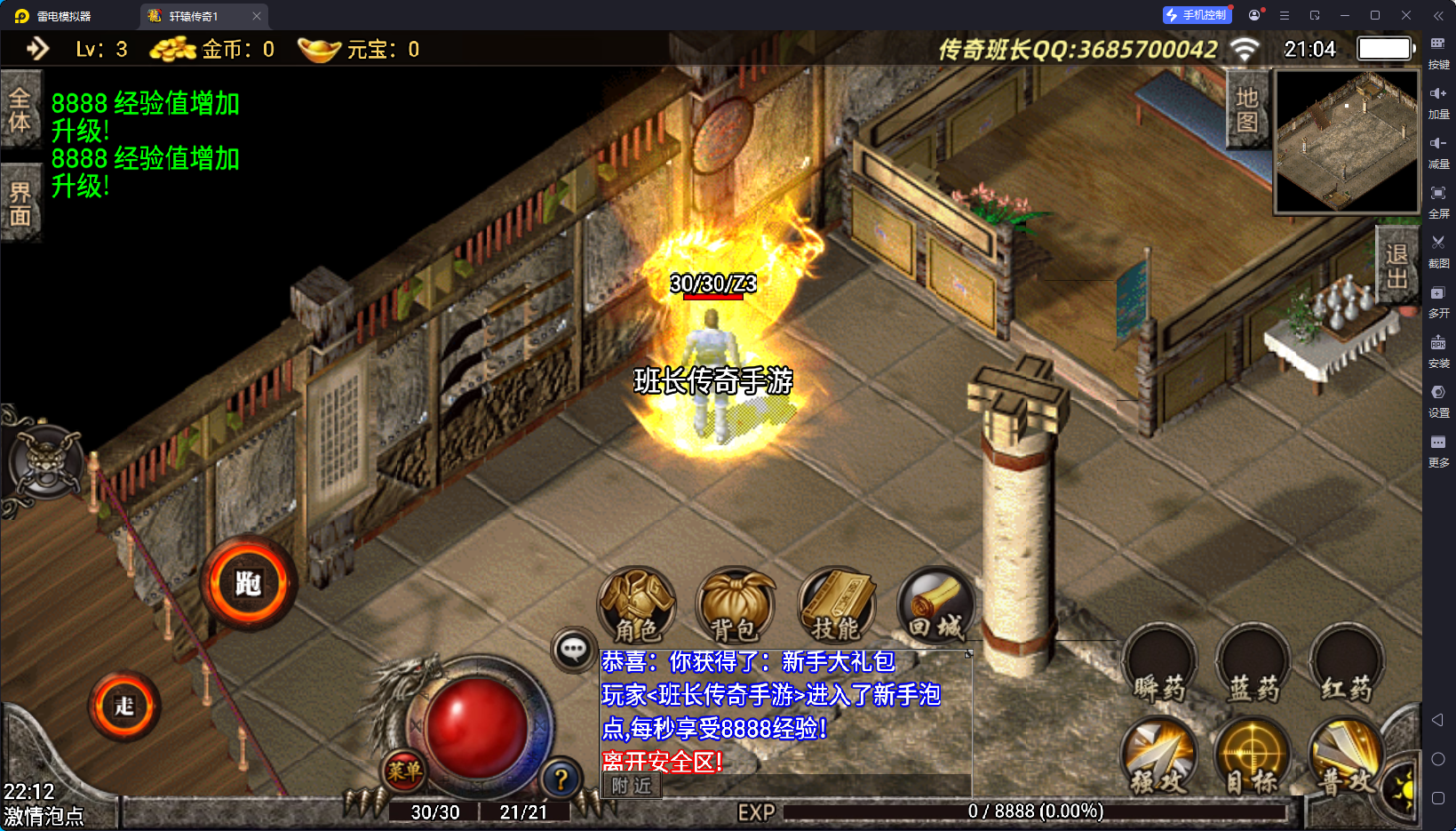The height and width of the screenshot is (831, 1456).
Task: Tap the 退出 exit button
Action: 1396,267
